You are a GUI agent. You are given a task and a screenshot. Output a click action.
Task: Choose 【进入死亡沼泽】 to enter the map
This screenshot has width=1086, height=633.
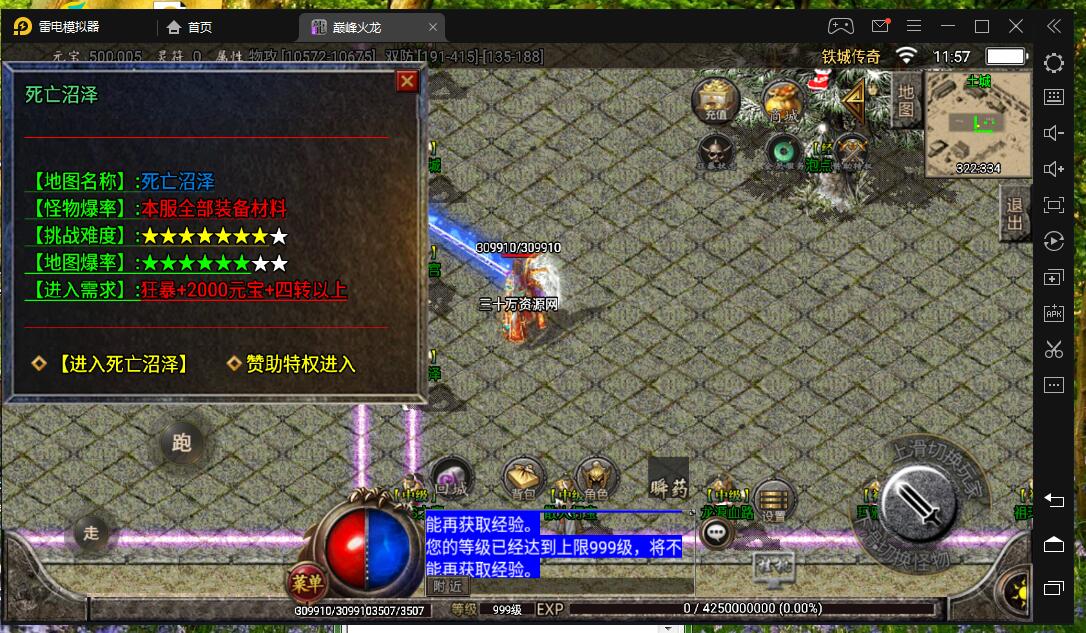pos(122,364)
